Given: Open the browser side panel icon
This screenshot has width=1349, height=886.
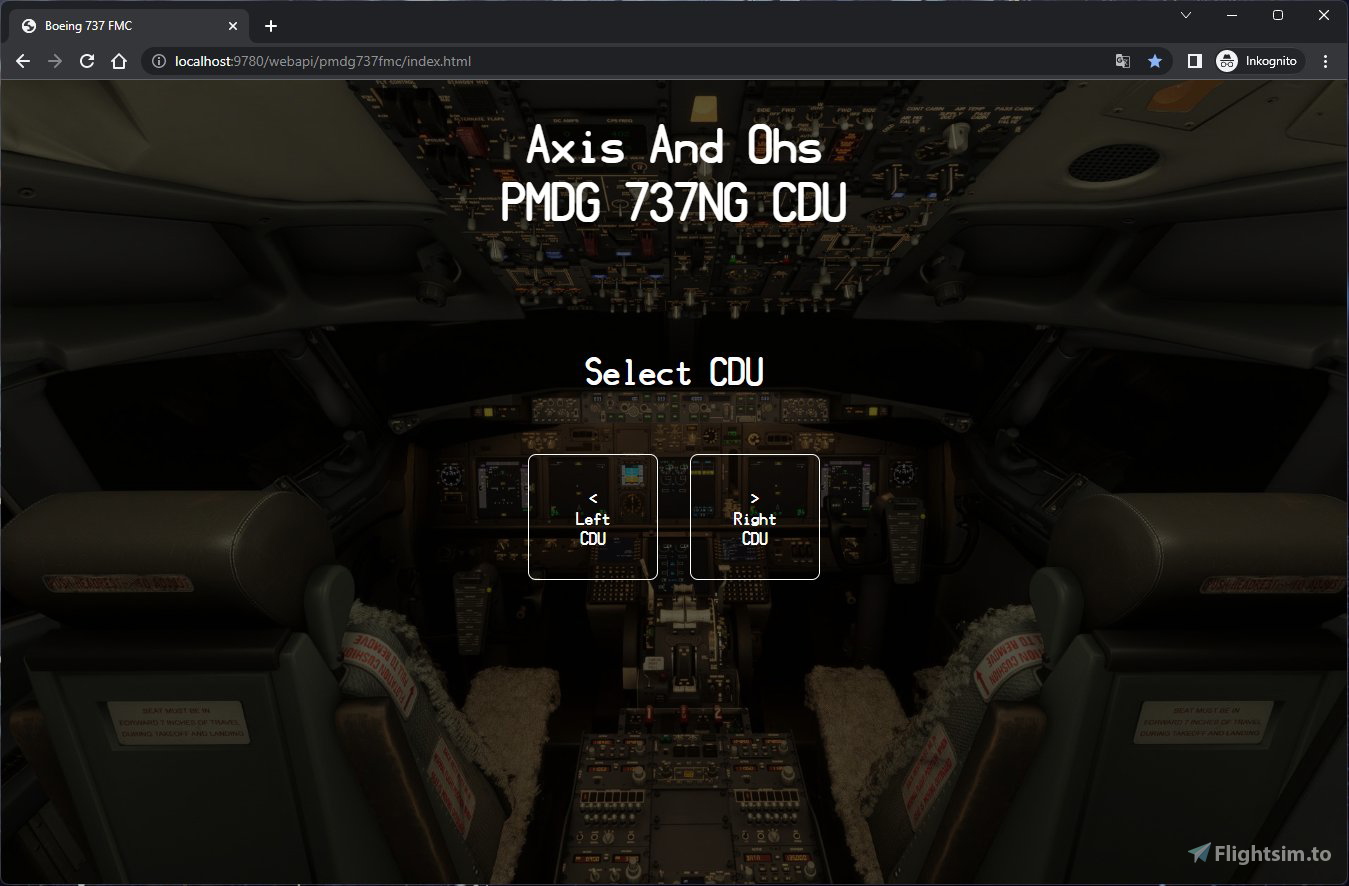Looking at the screenshot, I should click(x=1194, y=61).
